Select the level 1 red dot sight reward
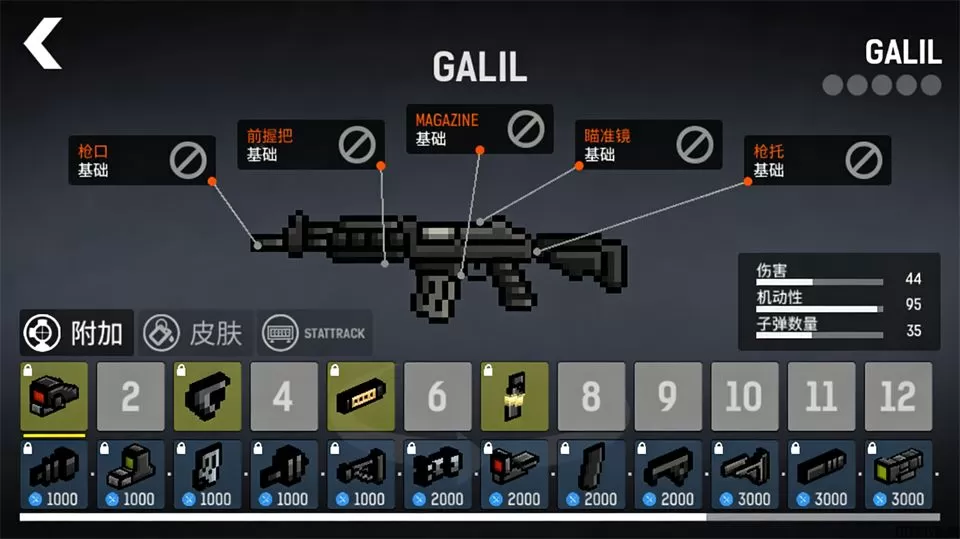The height and width of the screenshot is (539, 960). tap(54, 397)
